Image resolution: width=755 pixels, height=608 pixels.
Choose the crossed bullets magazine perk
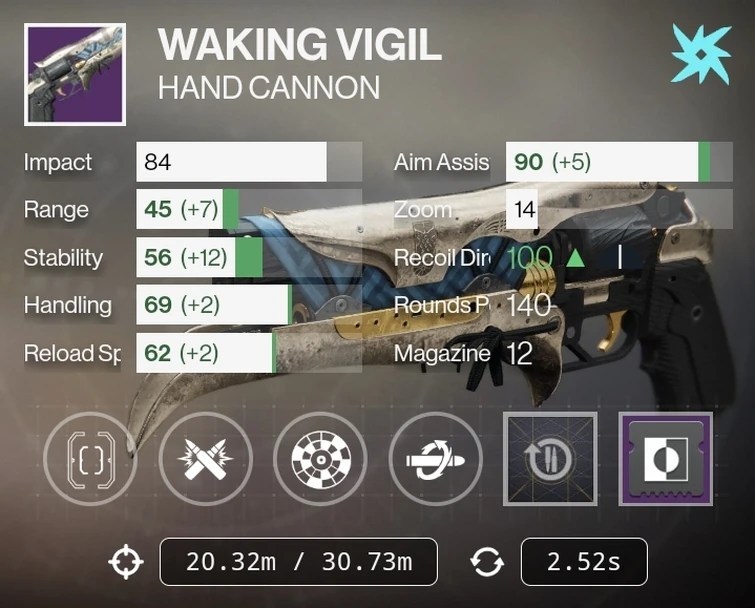(x=206, y=458)
